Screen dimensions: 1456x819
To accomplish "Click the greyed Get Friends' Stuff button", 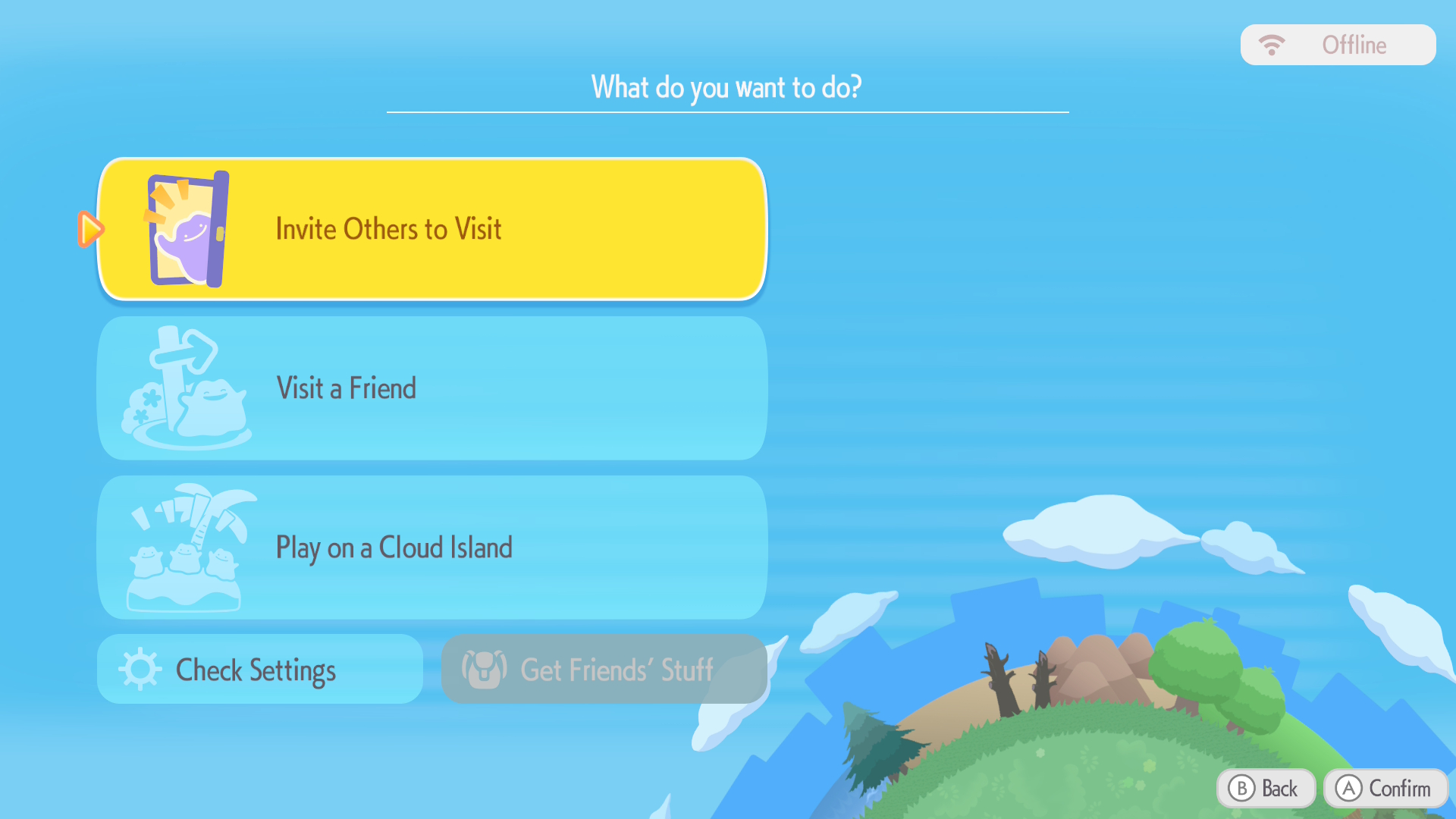I will (604, 670).
